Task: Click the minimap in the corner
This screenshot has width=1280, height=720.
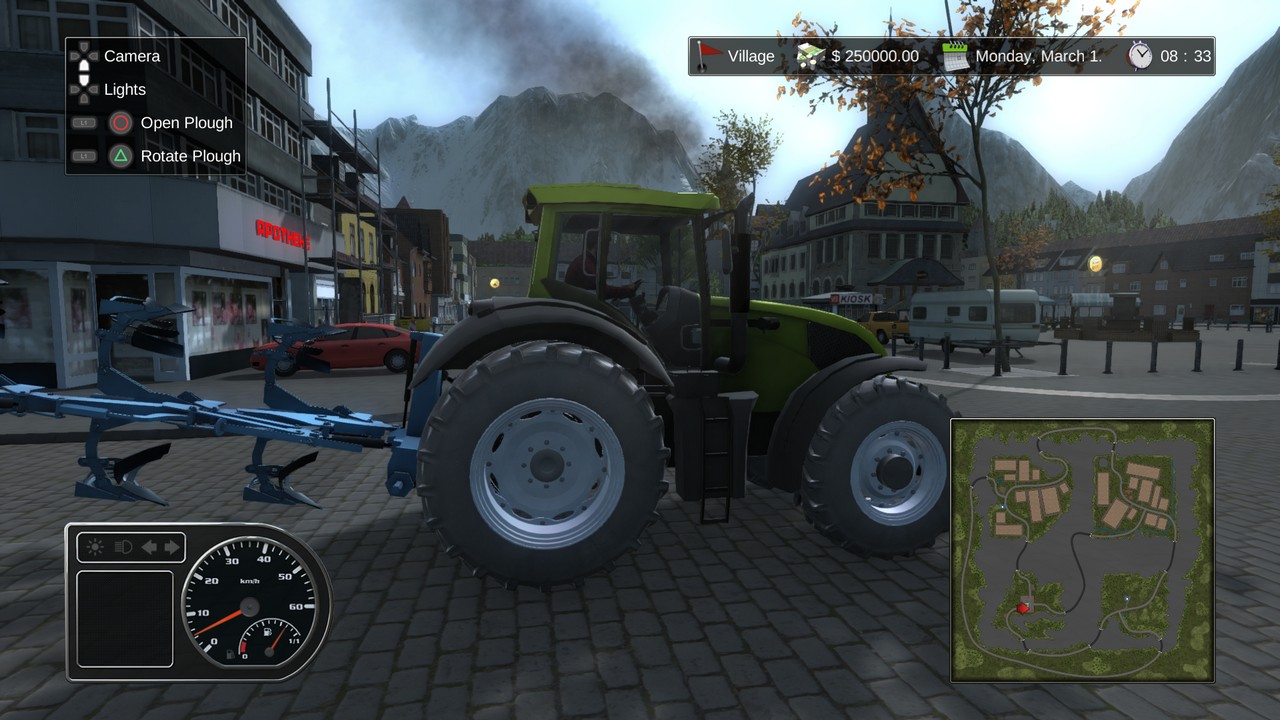Action: pyautogui.click(x=1082, y=550)
